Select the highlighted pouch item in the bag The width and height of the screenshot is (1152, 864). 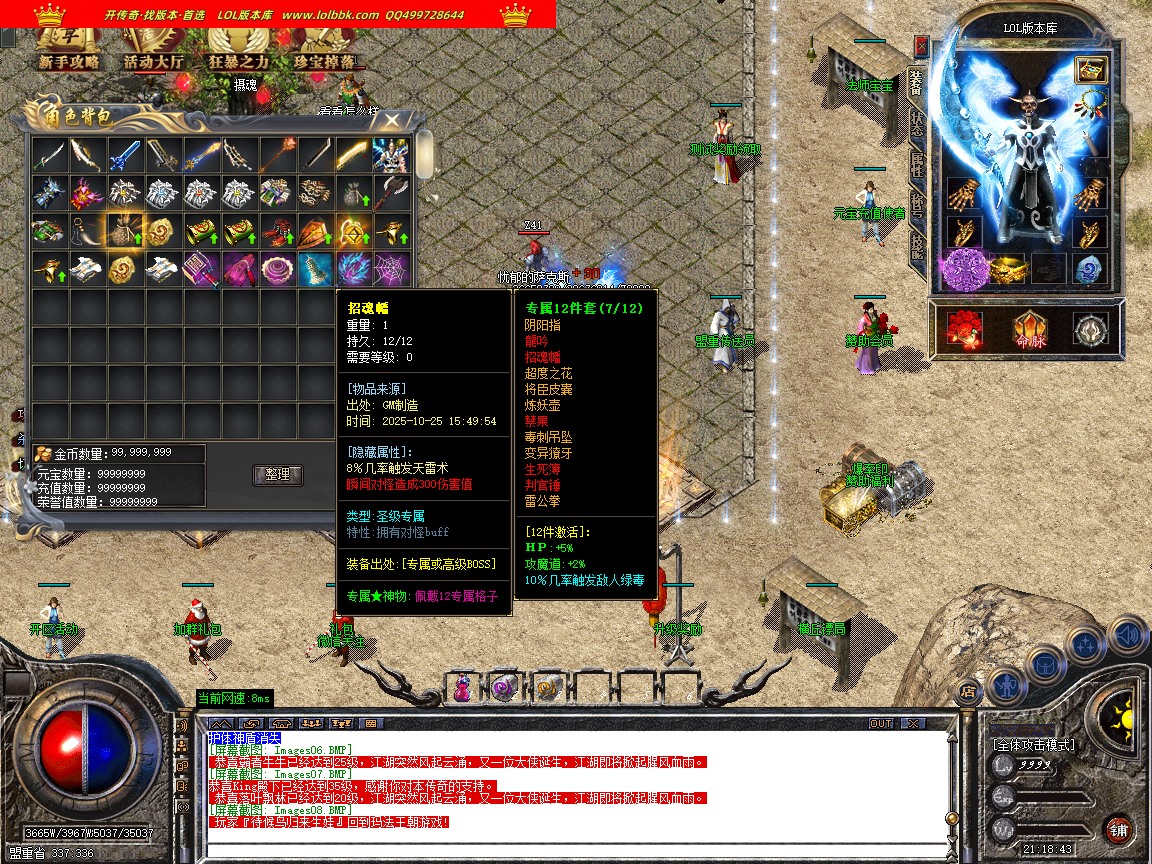(x=124, y=230)
